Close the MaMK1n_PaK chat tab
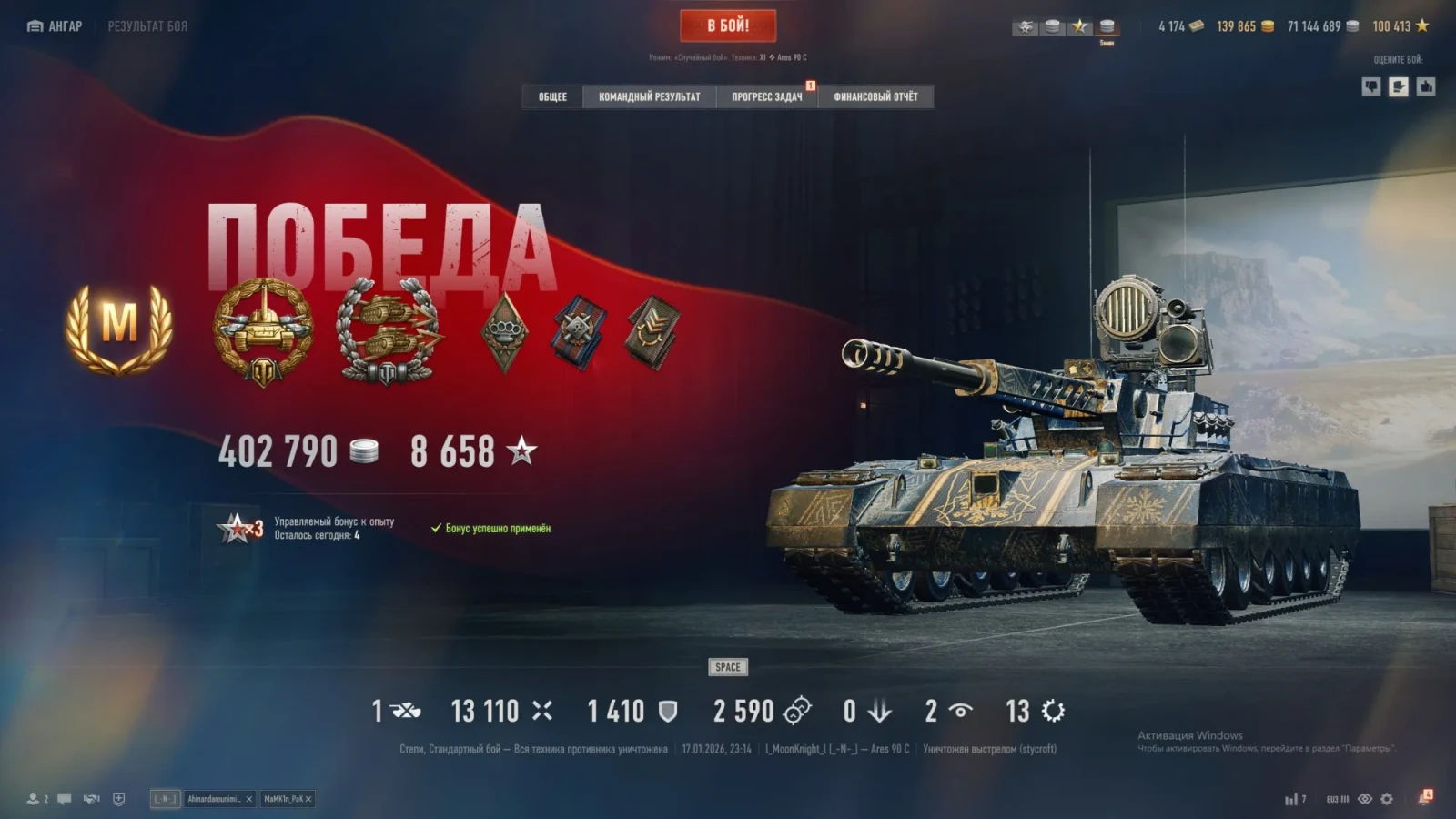 (308, 799)
